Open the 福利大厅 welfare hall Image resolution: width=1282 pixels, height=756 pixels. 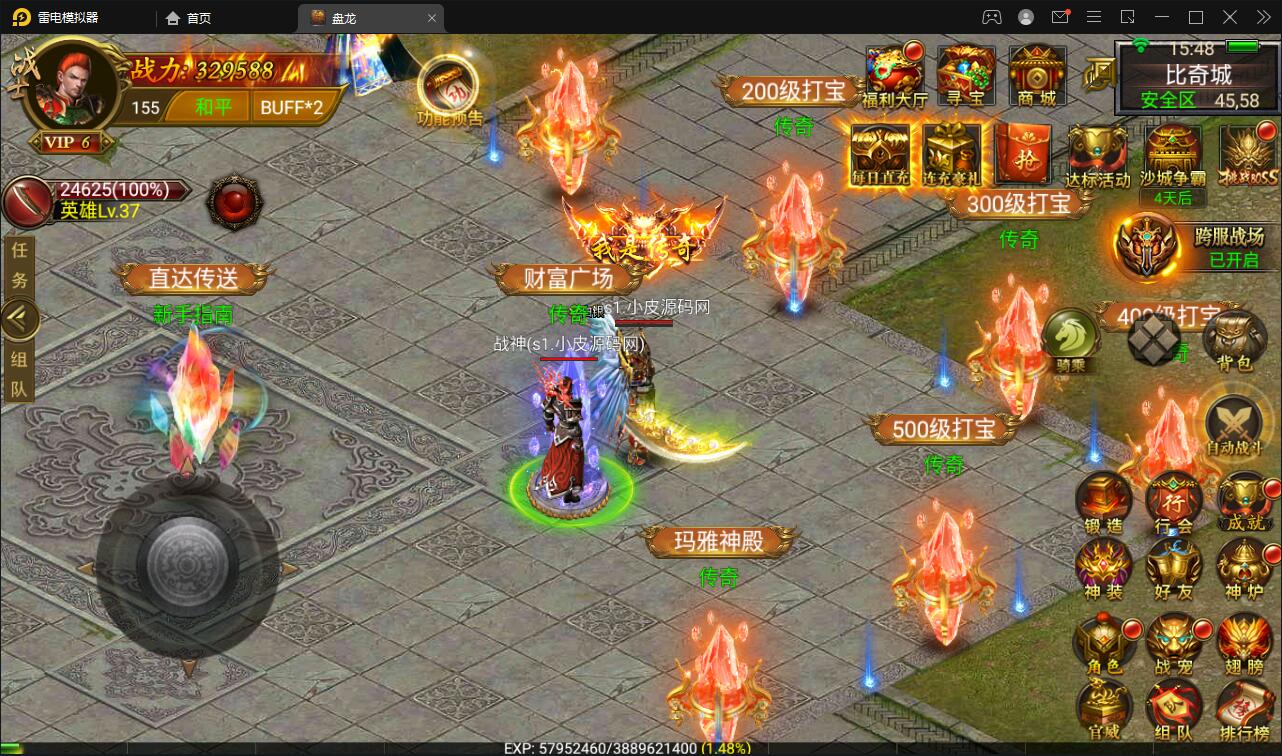(896, 74)
